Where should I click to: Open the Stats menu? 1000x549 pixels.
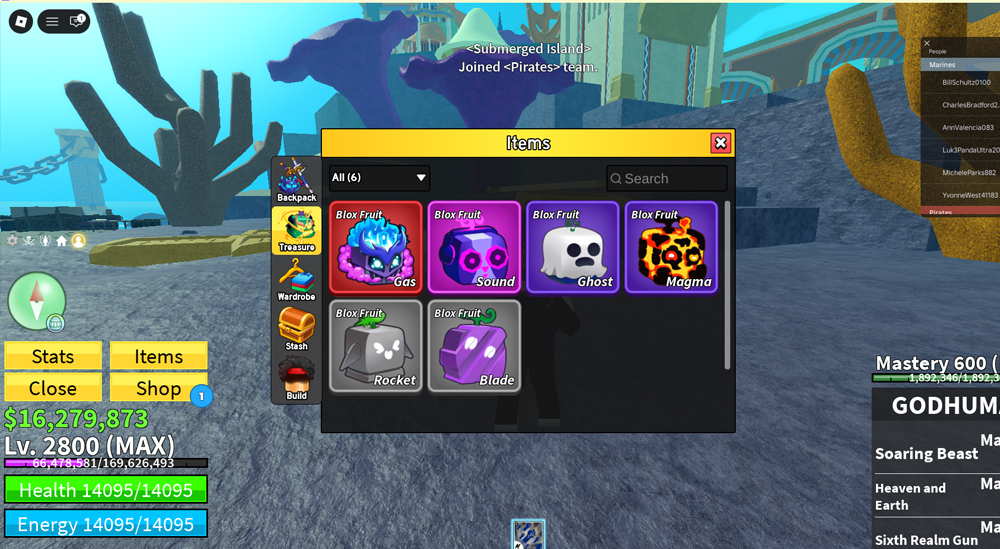[53, 356]
